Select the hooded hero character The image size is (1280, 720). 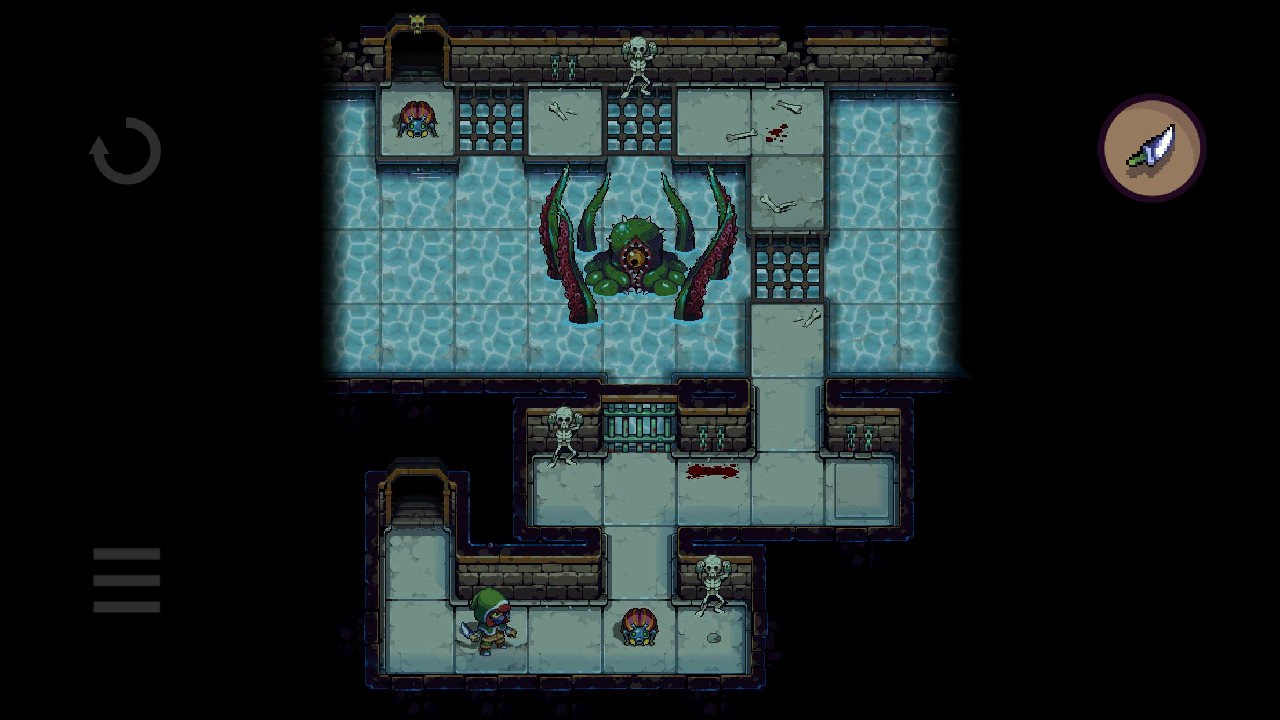tap(490, 620)
